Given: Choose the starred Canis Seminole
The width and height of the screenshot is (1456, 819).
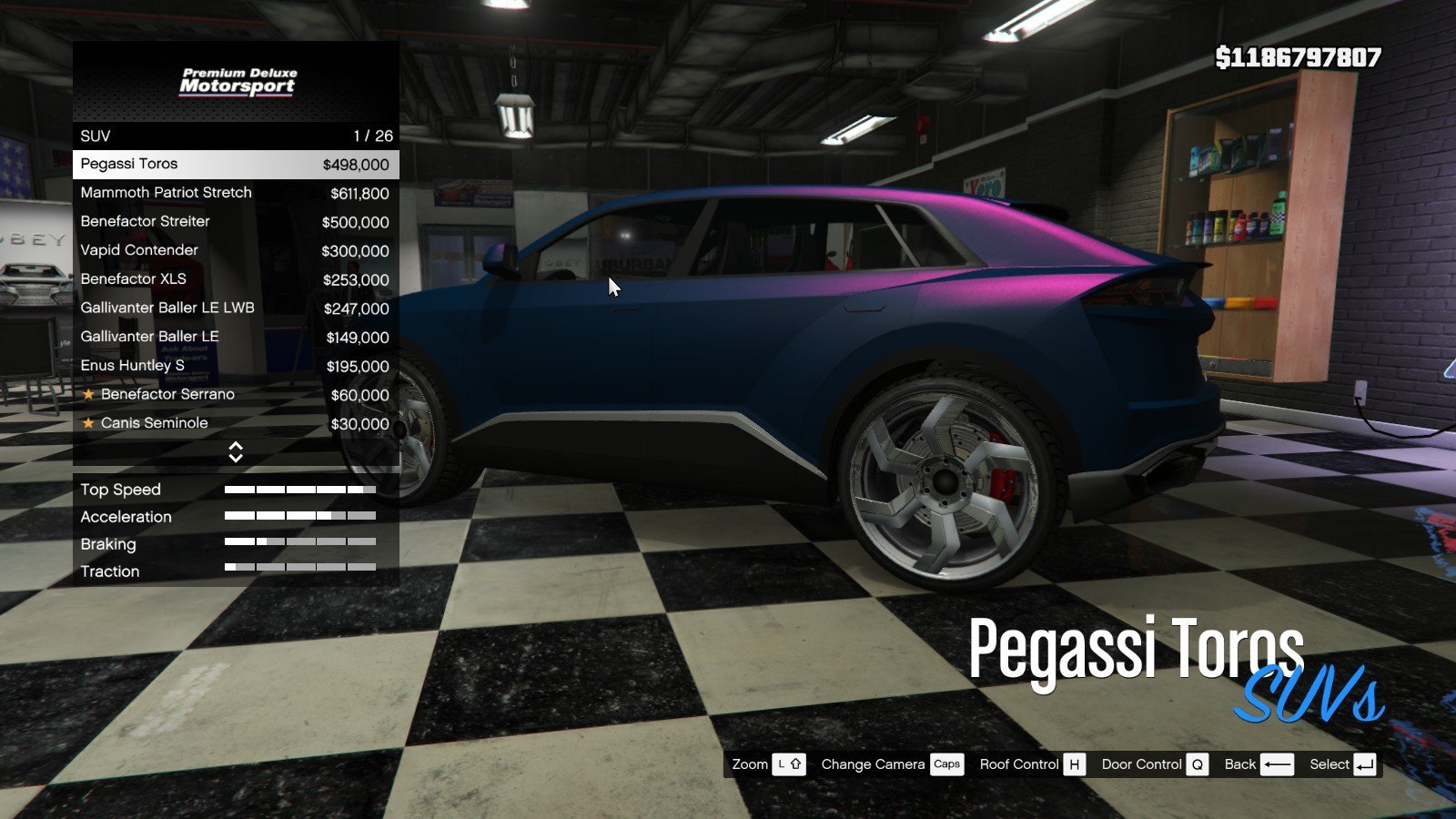Looking at the screenshot, I should [x=235, y=423].
